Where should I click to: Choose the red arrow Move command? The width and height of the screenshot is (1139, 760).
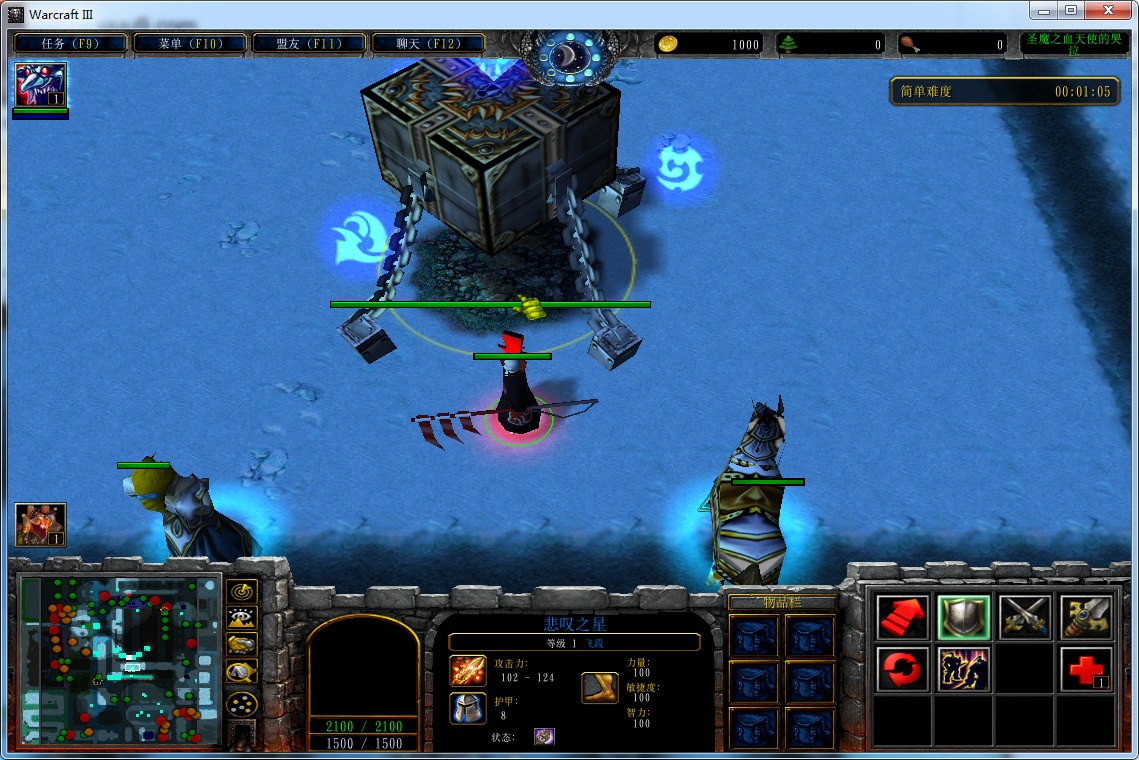coord(902,617)
